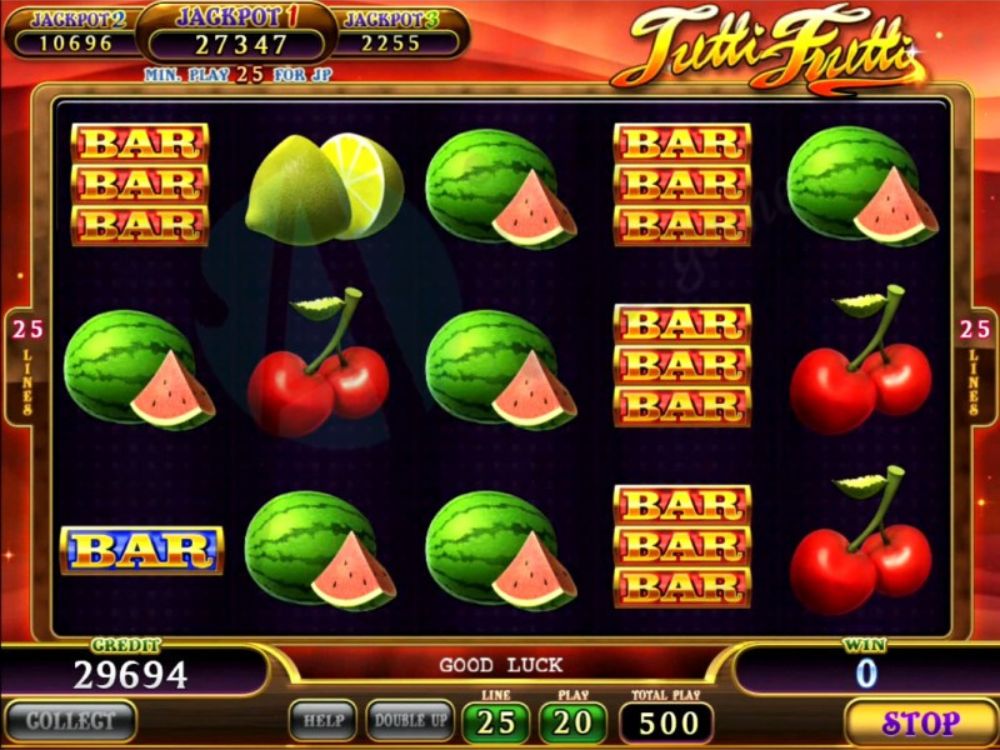Open the HELP screen
The width and height of the screenshot is (1000, 750).
coord(323,720)
